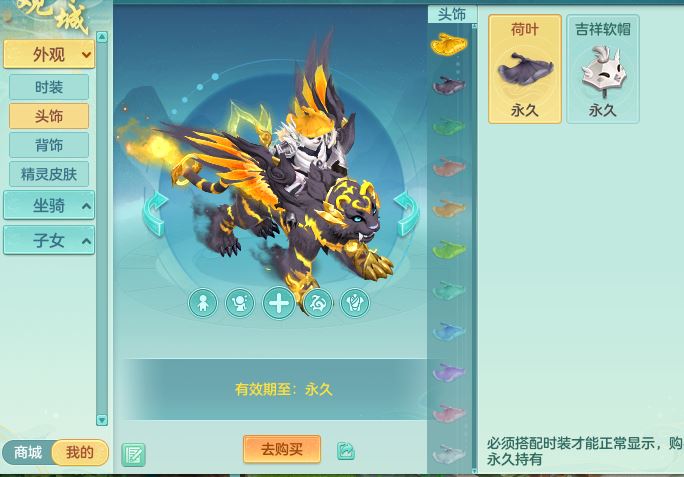
Task: Expand the 坐骑 mount category
Action: (49, 206)
